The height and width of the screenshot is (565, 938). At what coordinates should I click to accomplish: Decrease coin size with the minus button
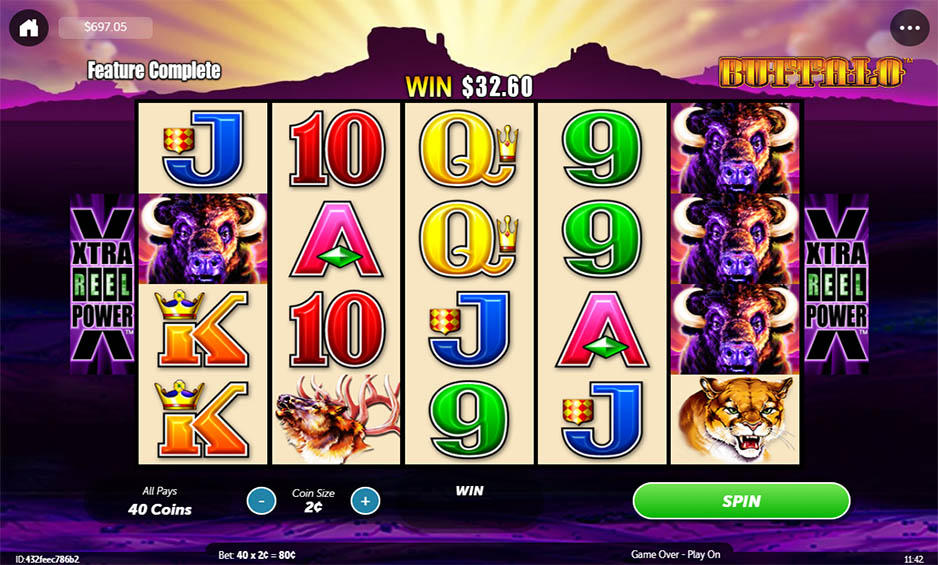261,500
